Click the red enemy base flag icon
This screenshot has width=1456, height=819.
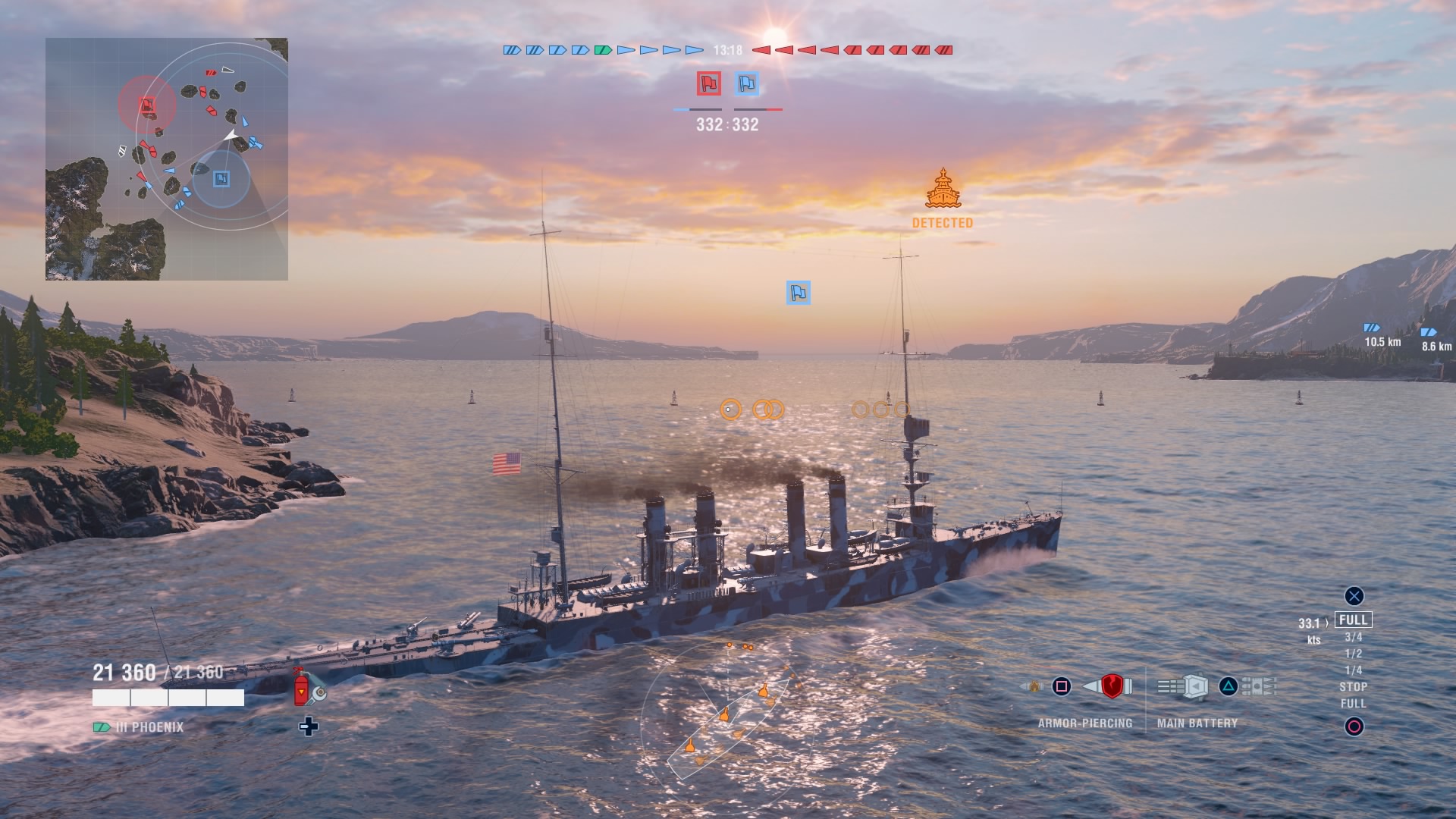click(x=709, y=83)
